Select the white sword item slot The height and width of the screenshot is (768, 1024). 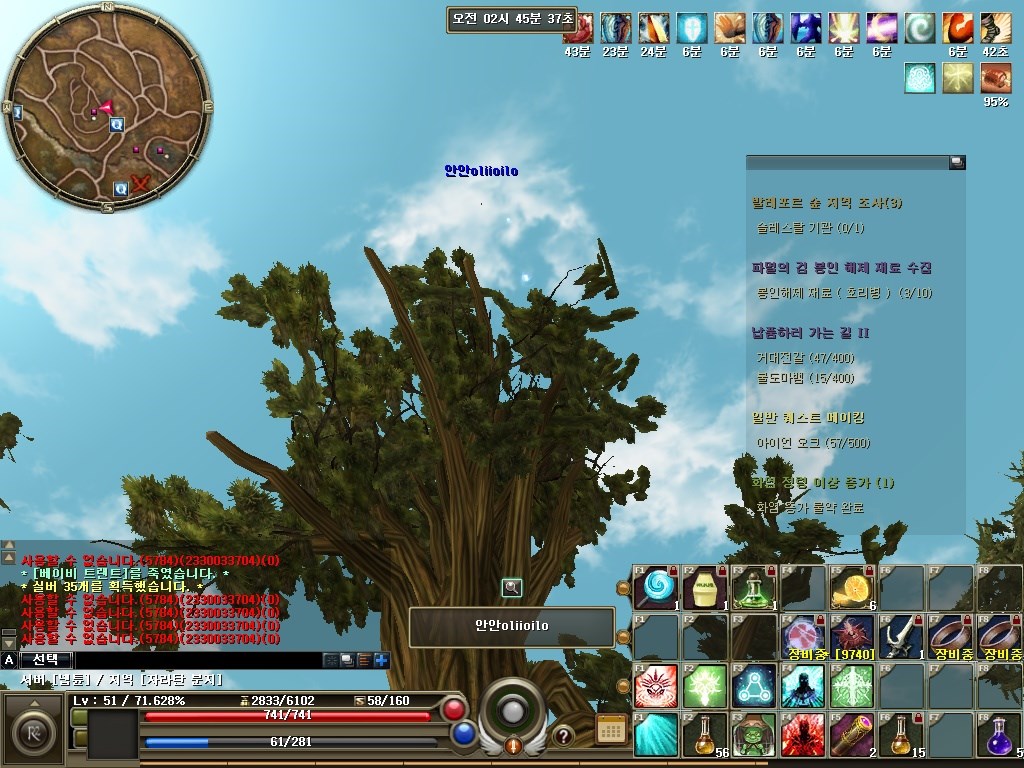902,636
